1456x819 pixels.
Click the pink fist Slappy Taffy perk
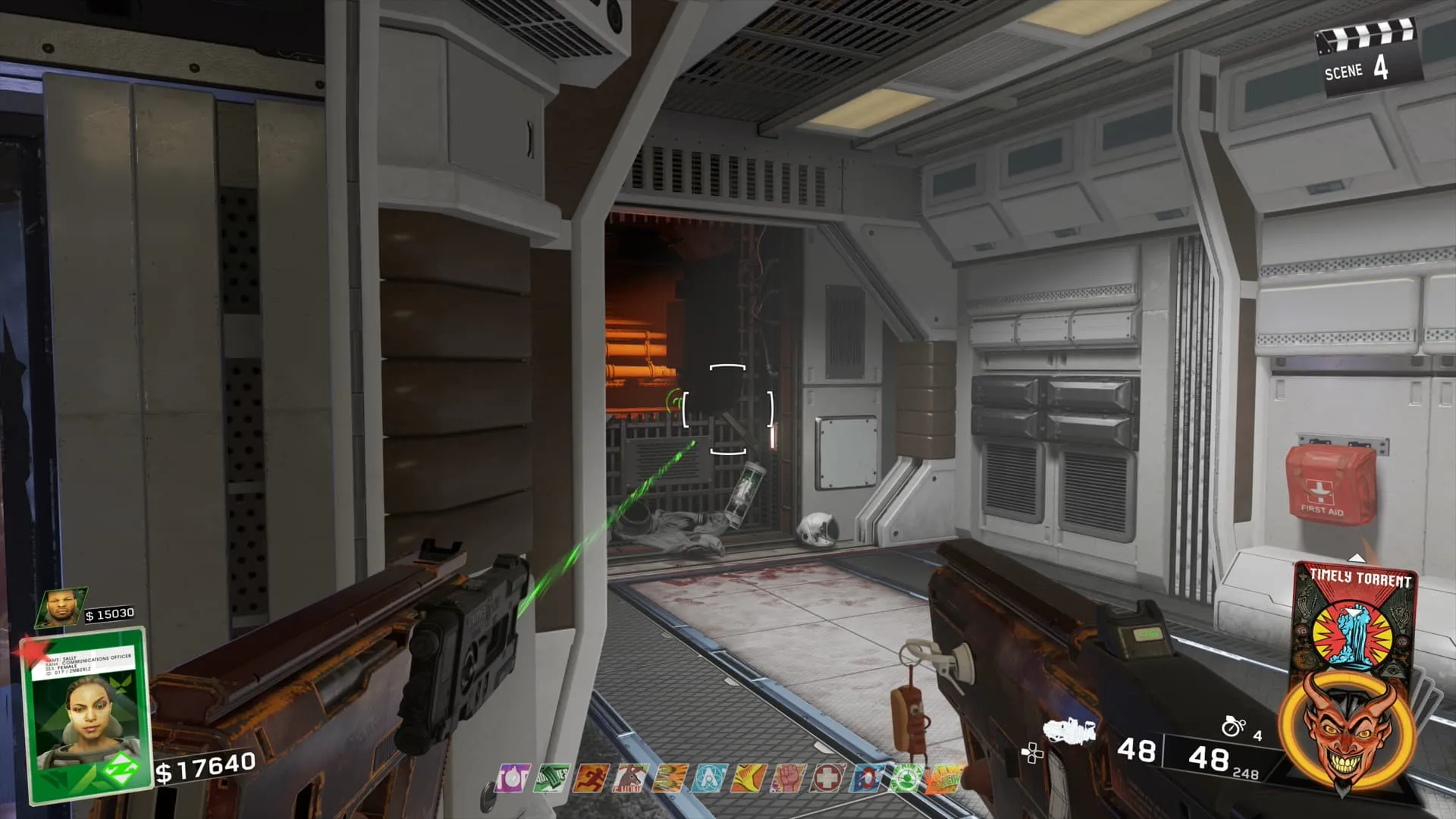point(787,778)
